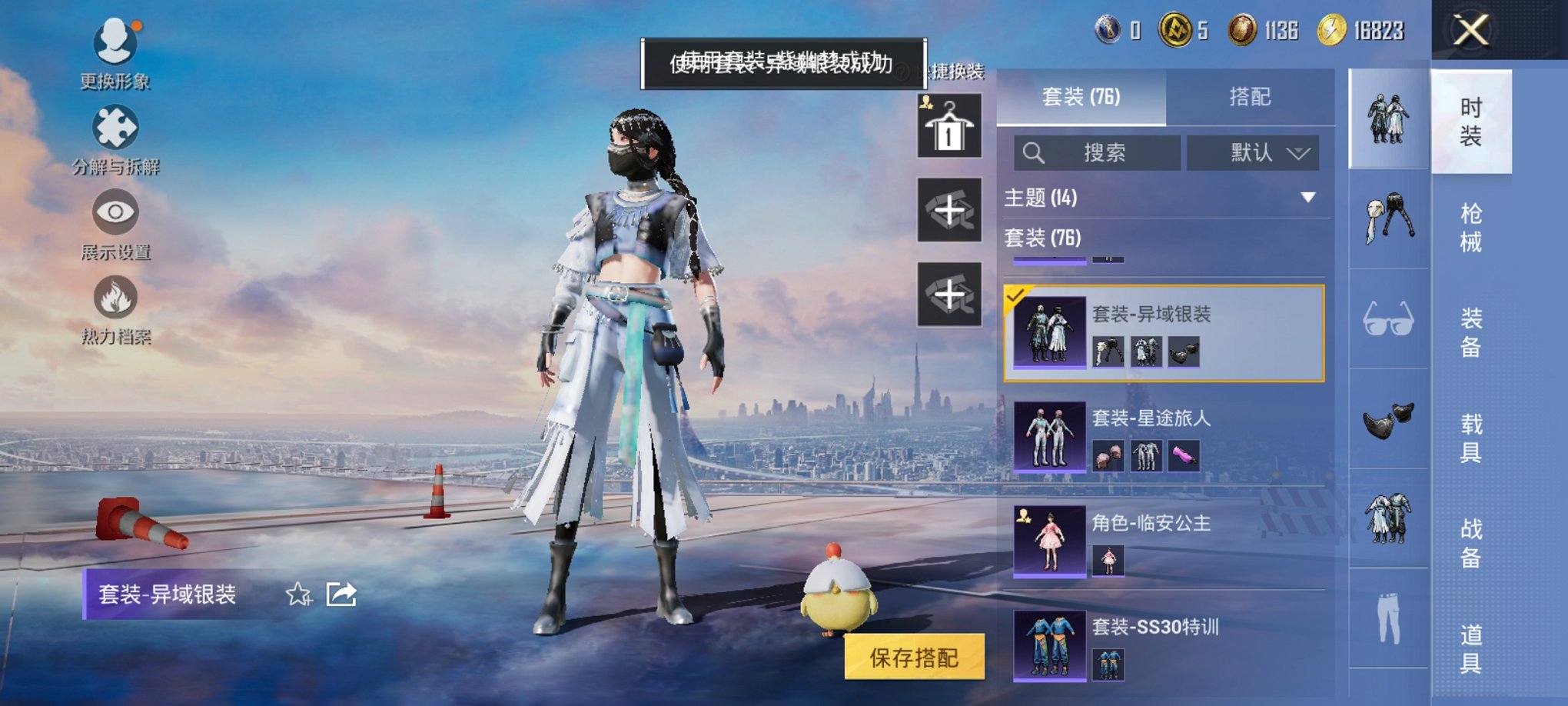Open the quick-change hanger slot

pos(949,125)
